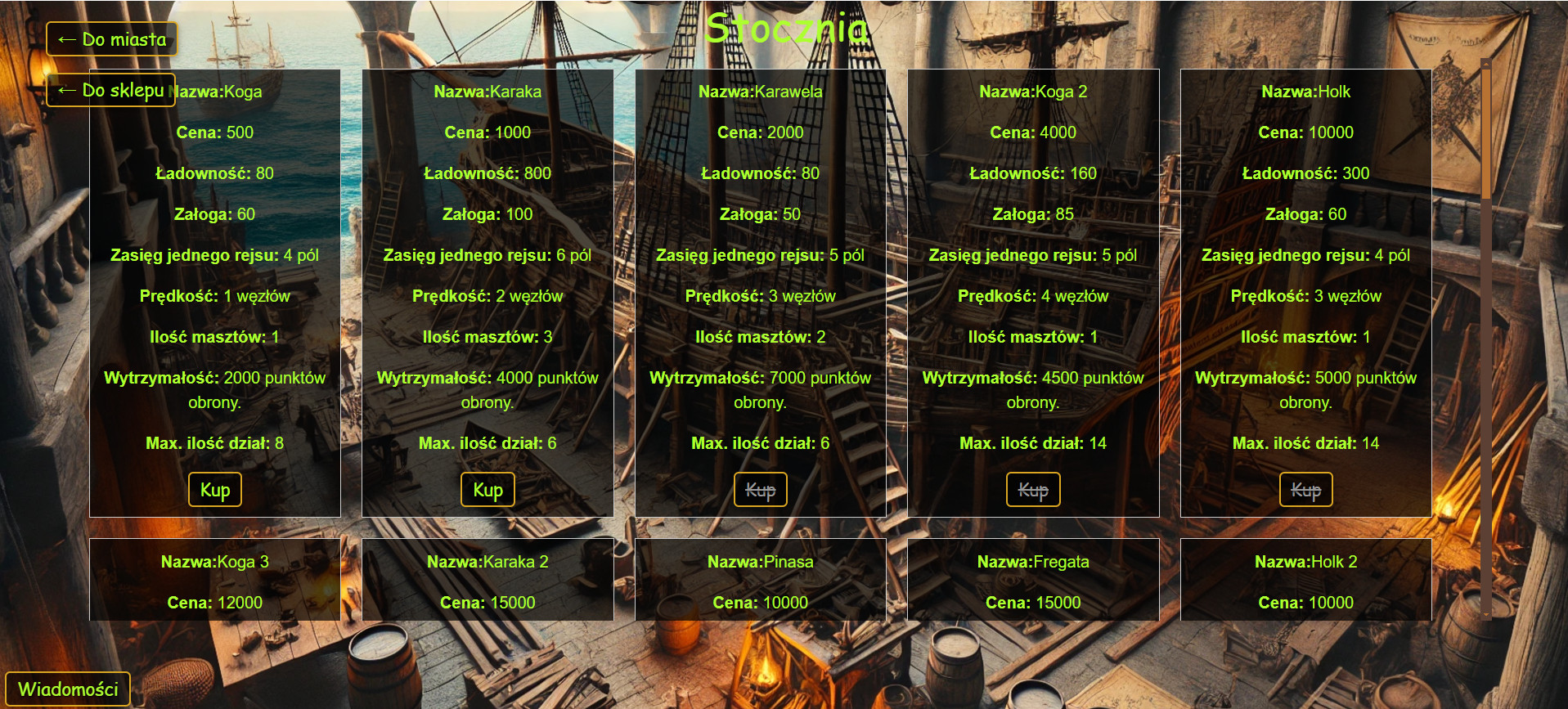Click the Kup button for Koga 2
1568x709 pixels.
[1032, 490]
